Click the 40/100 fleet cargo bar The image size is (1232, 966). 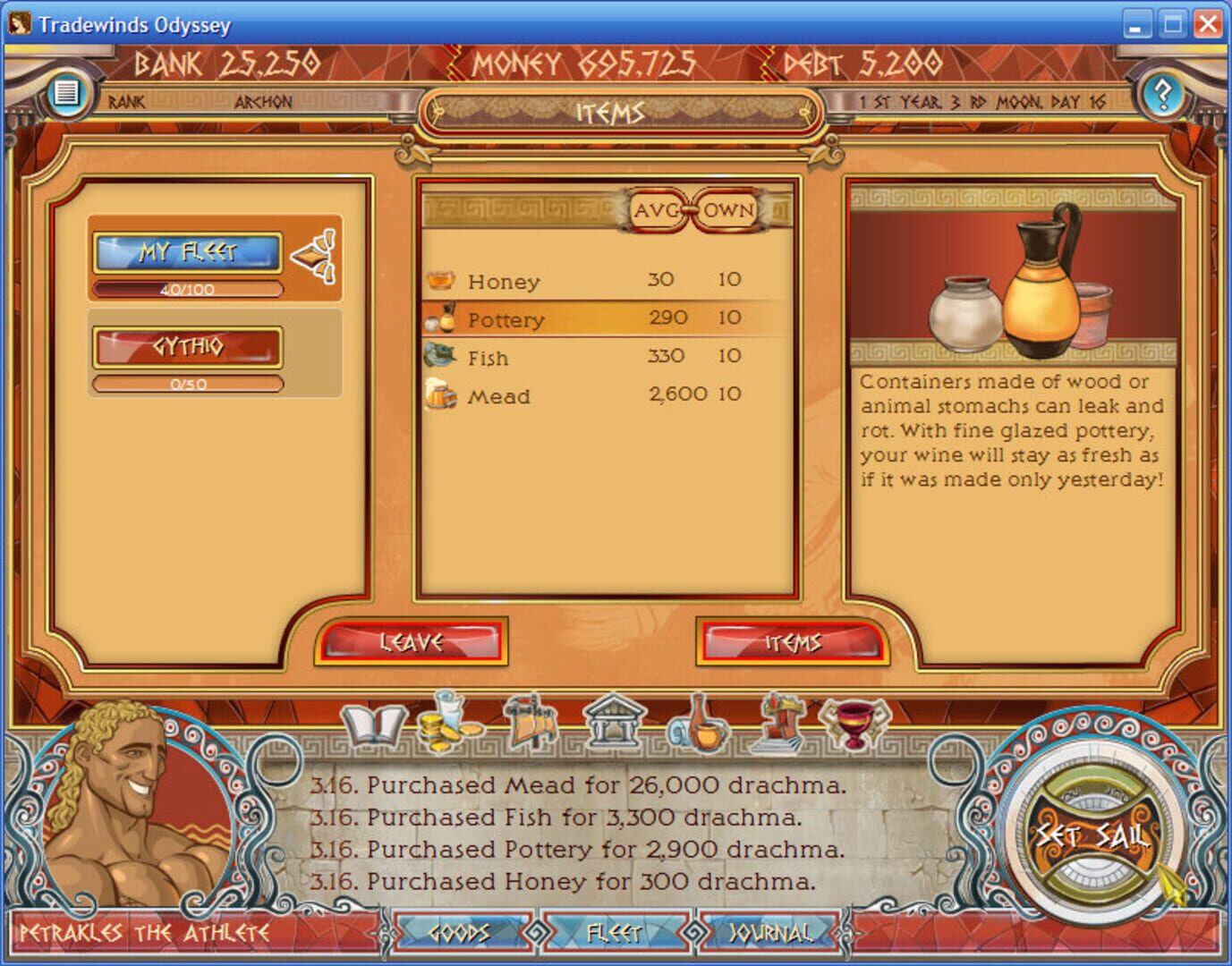coord(188,288)
